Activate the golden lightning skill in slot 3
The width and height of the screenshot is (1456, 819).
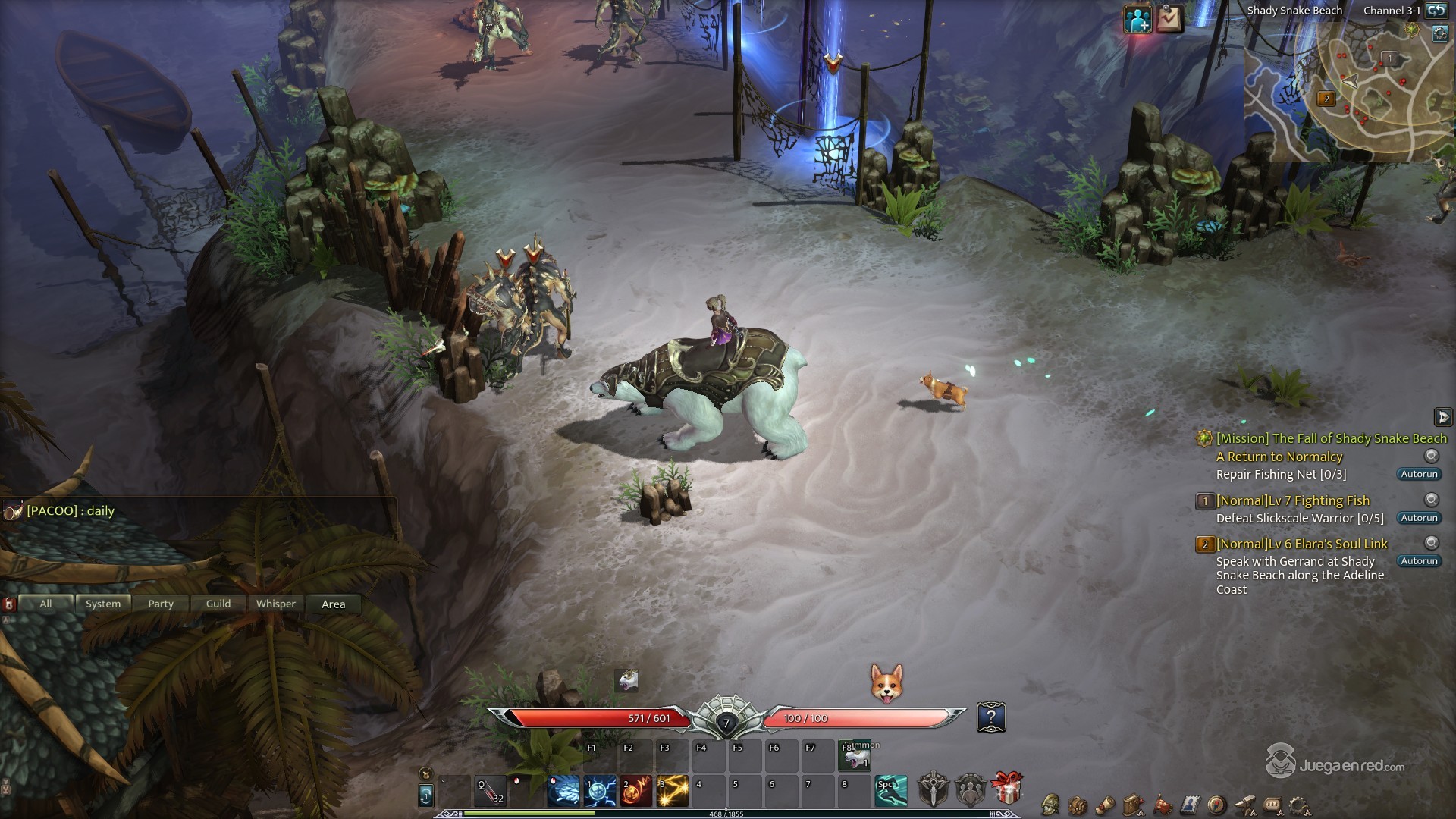point(673,792)
